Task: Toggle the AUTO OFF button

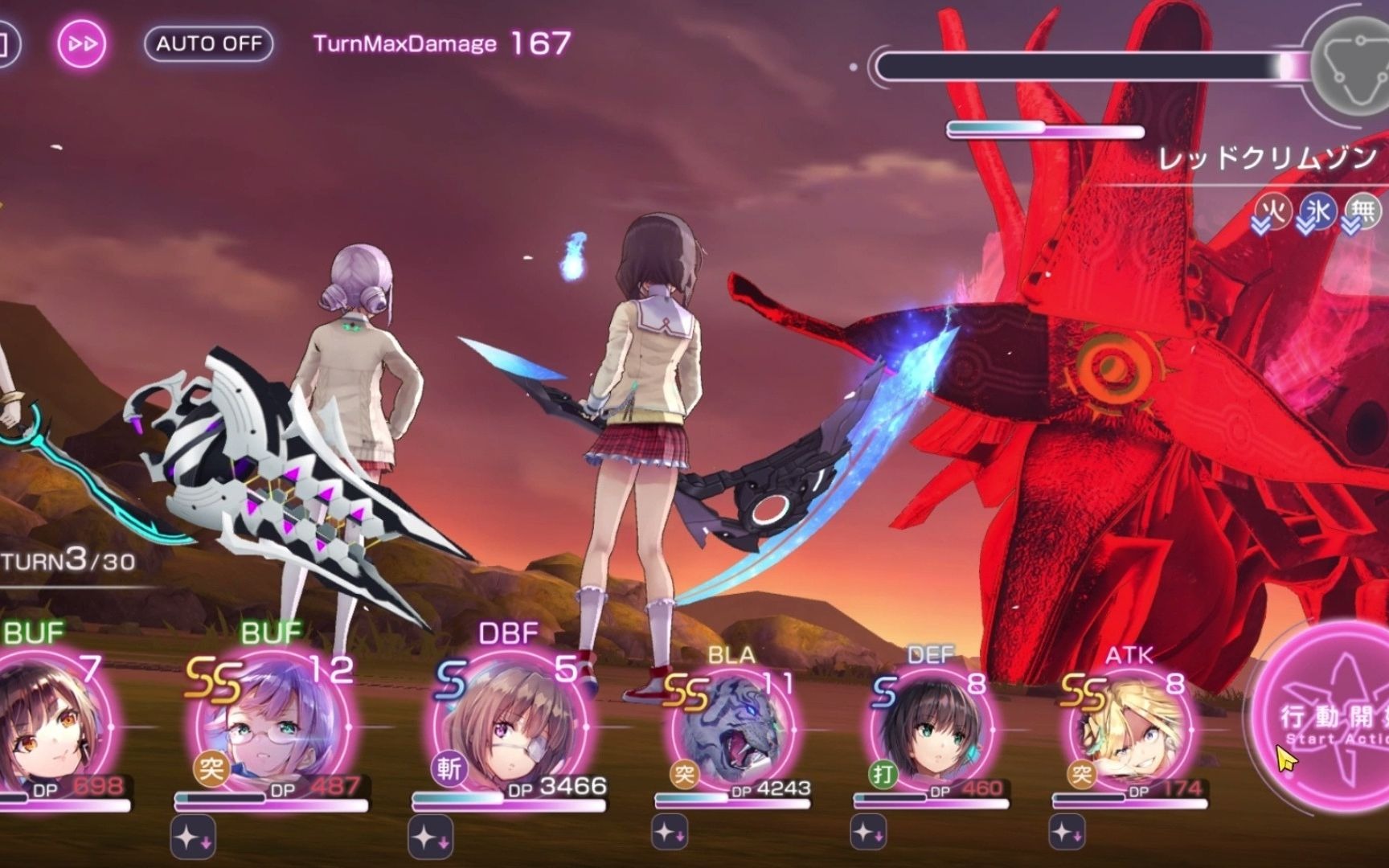Action: [x=208, y=43]
